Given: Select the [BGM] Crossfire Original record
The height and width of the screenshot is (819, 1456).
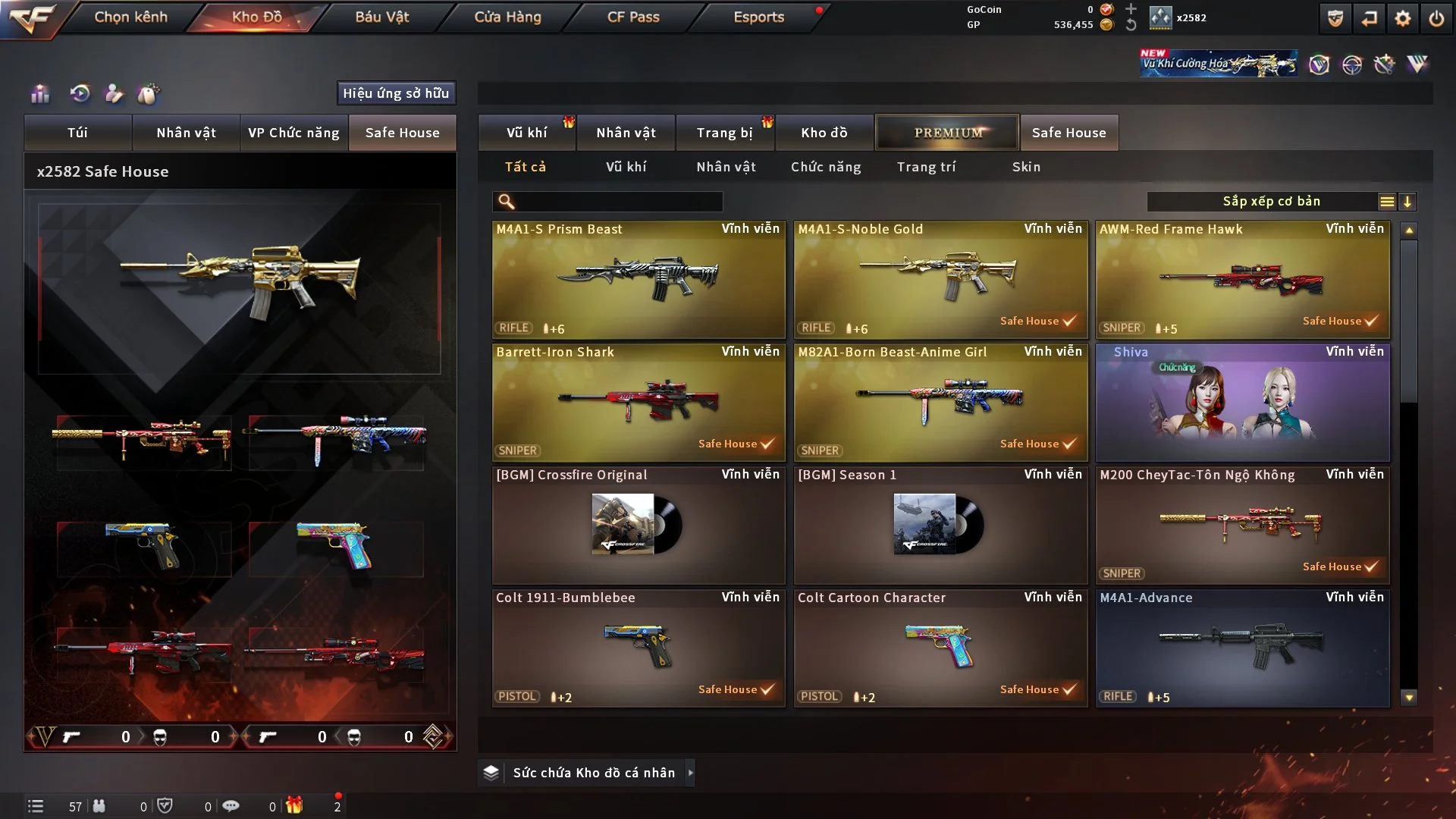Looking at the screenshot, I should click(639, 525).
